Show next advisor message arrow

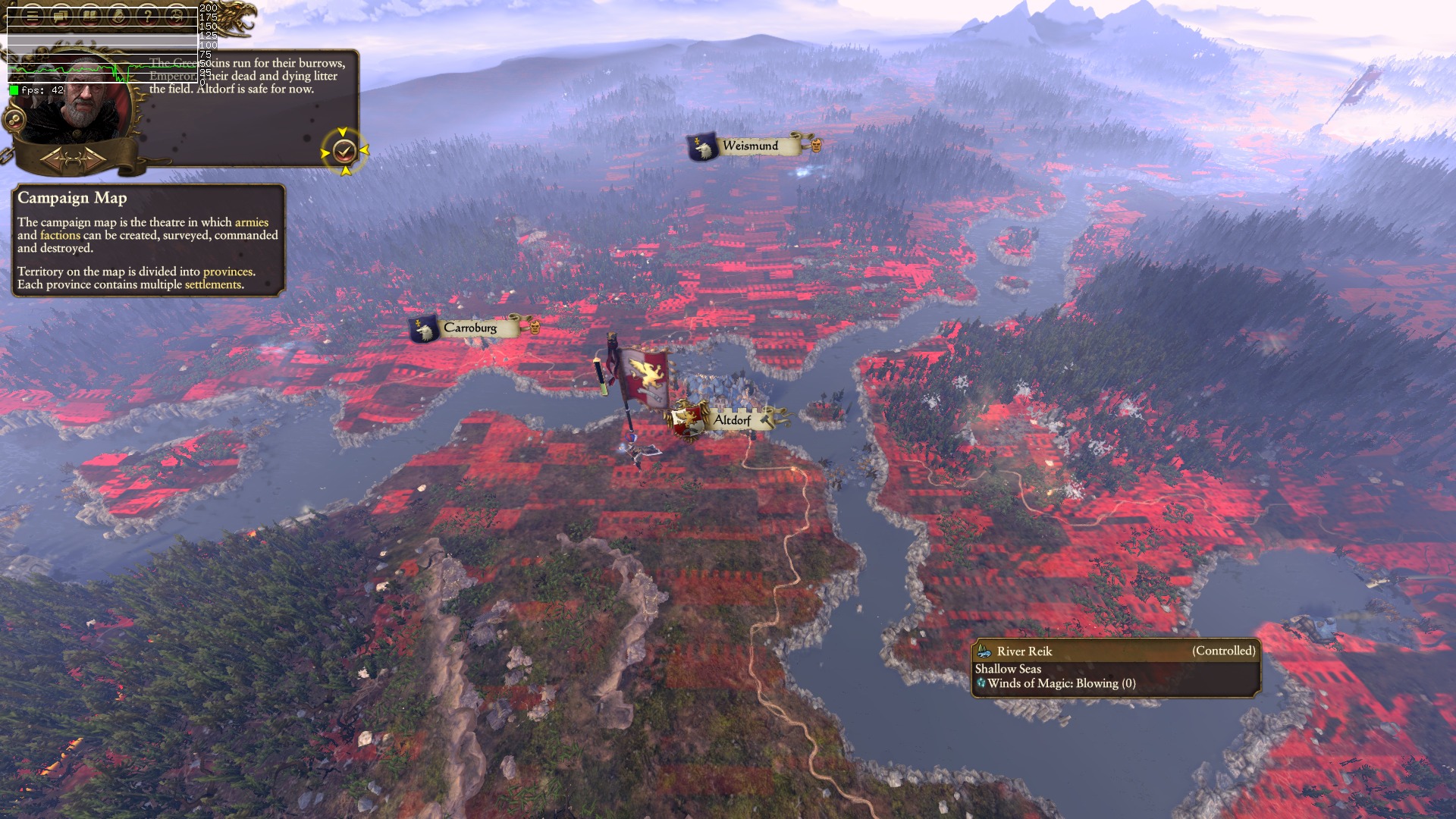pos(93,160)
